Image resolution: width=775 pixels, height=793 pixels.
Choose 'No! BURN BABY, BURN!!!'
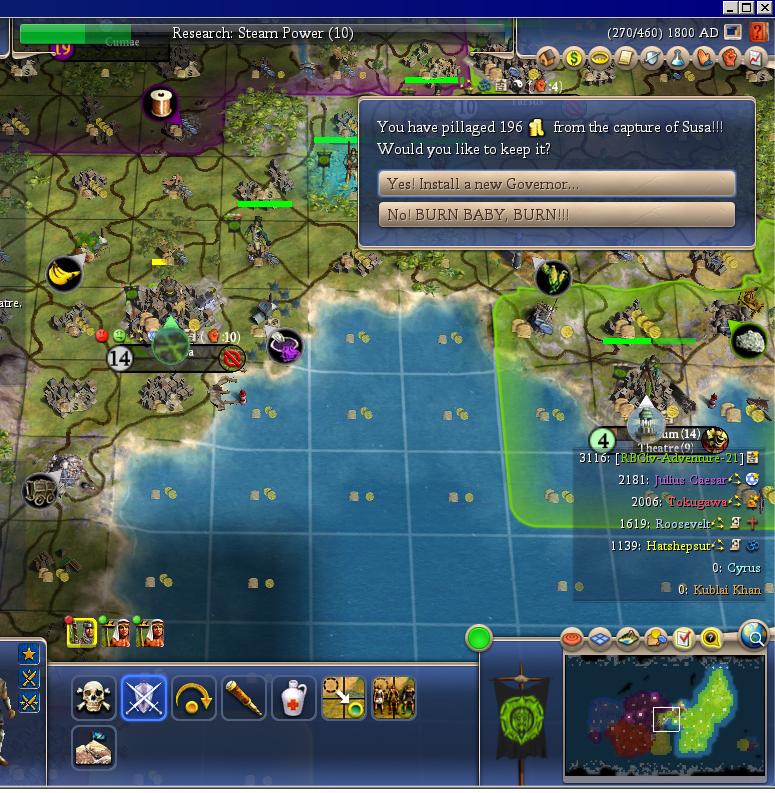556,215
